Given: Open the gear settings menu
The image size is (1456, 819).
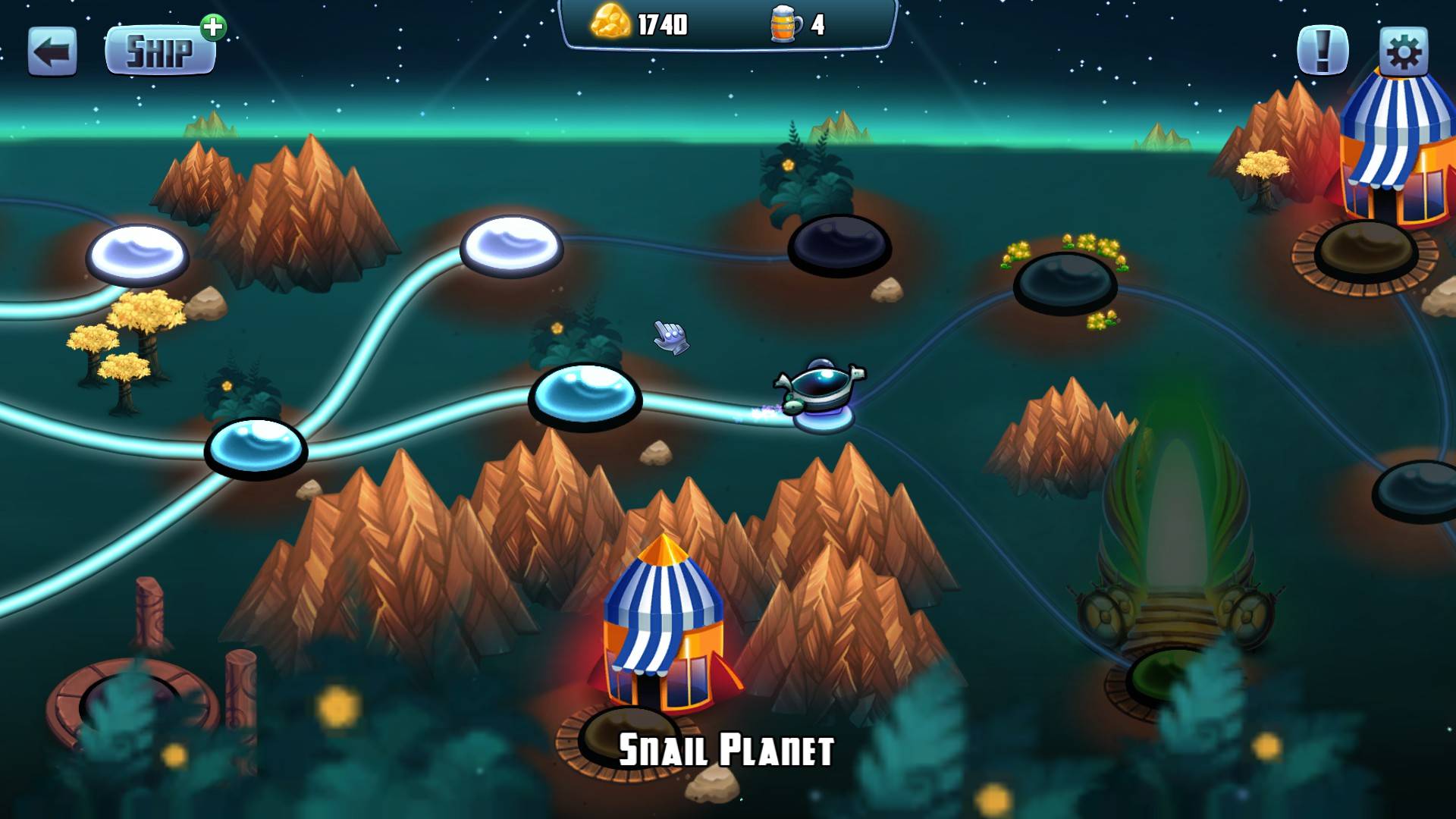Looking at the screenshot, I should click(x=1403, y=52).
